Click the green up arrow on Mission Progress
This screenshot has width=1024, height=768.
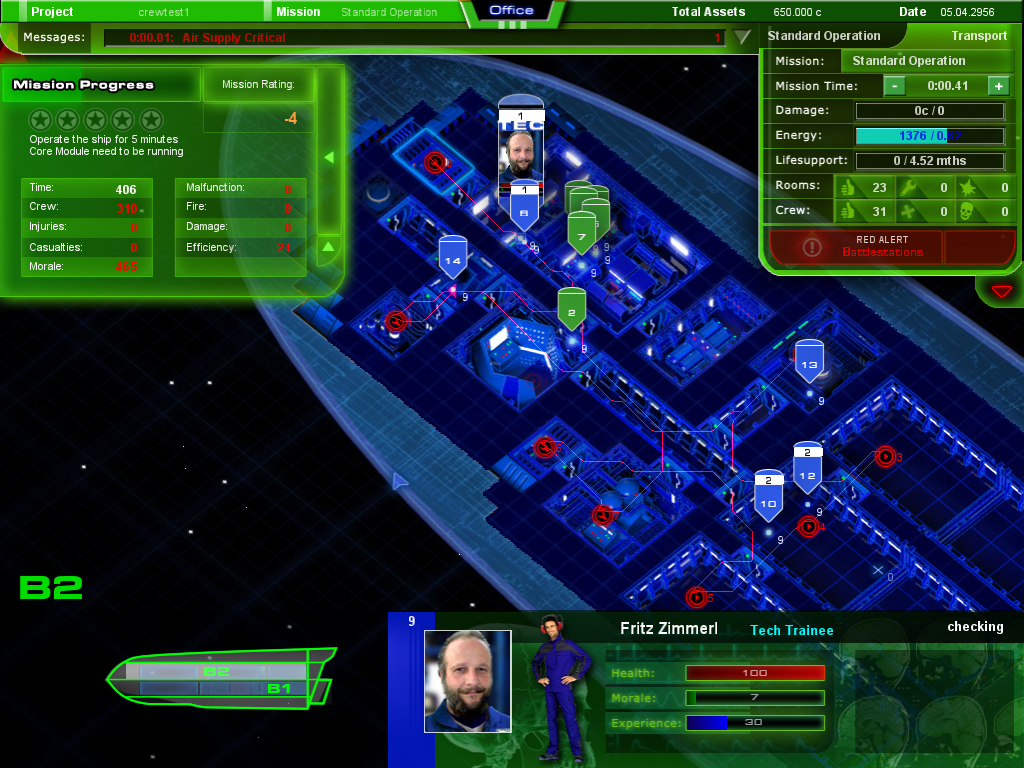coord(329,246)
